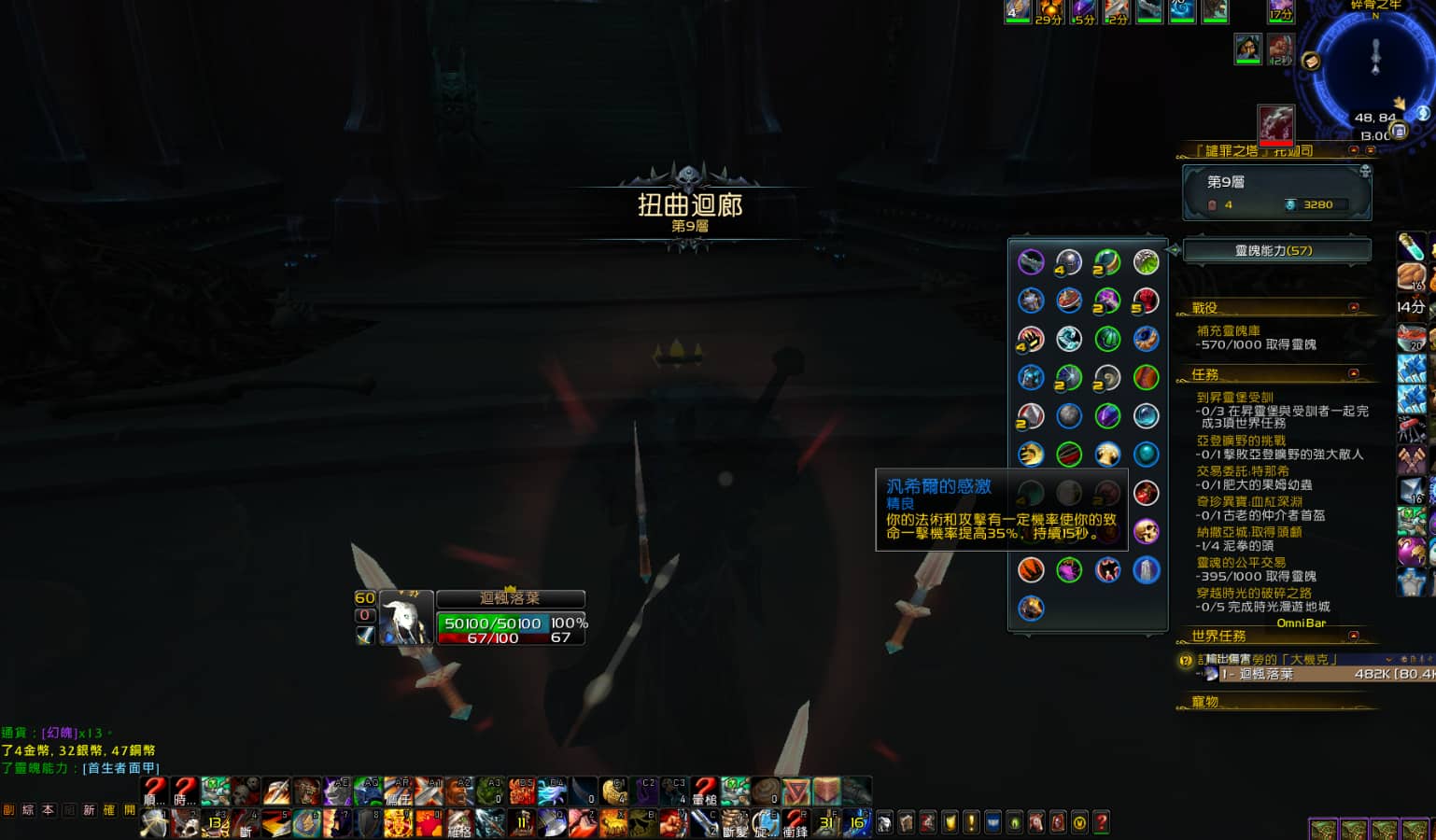This screenshot has width=1436, height=840.
Task: Use the 衝鋒 charge ability
Action: coord(795,823)
